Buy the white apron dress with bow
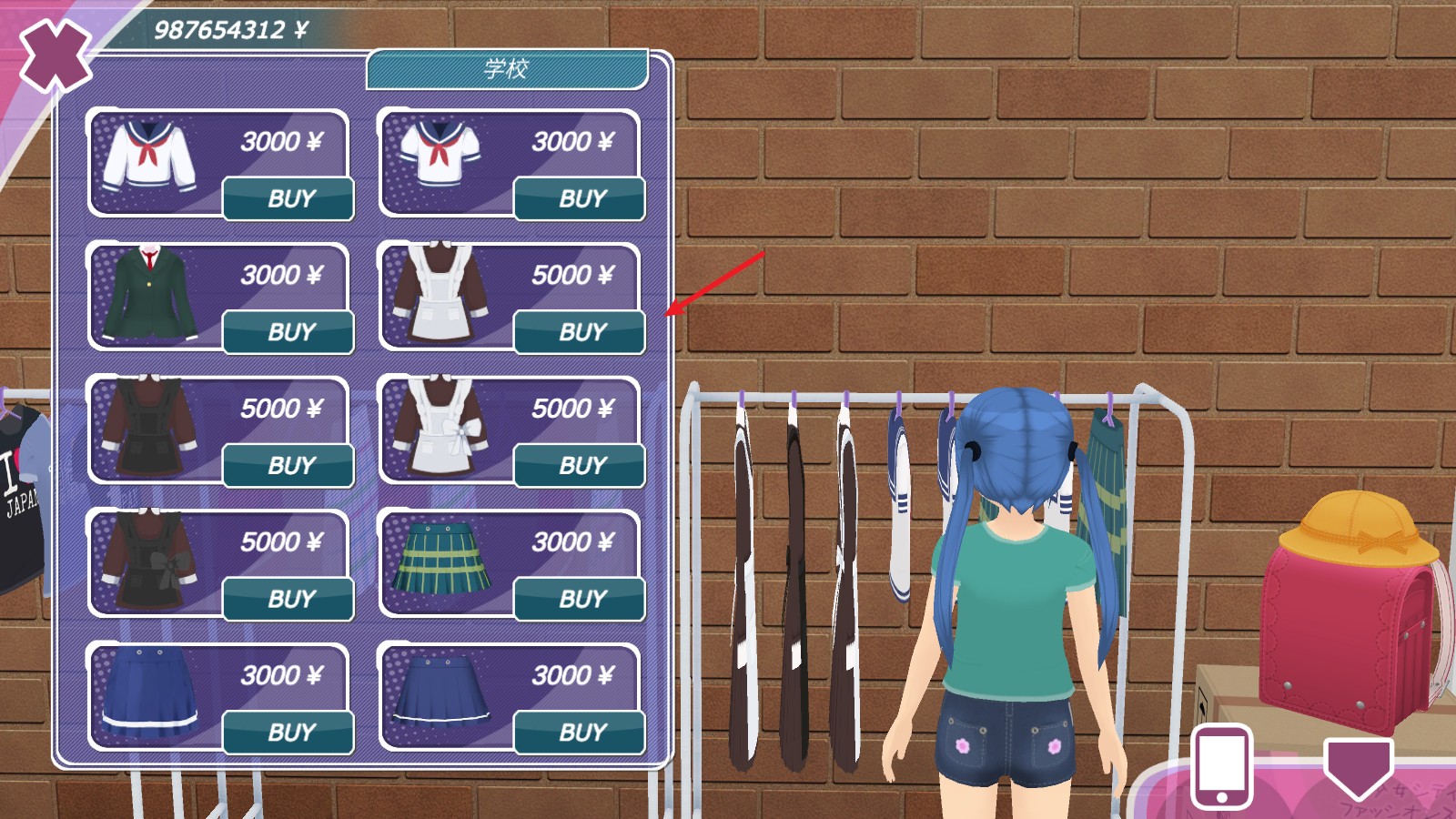This screenshot has width=1456, height=819. click(x=581, y=466)
